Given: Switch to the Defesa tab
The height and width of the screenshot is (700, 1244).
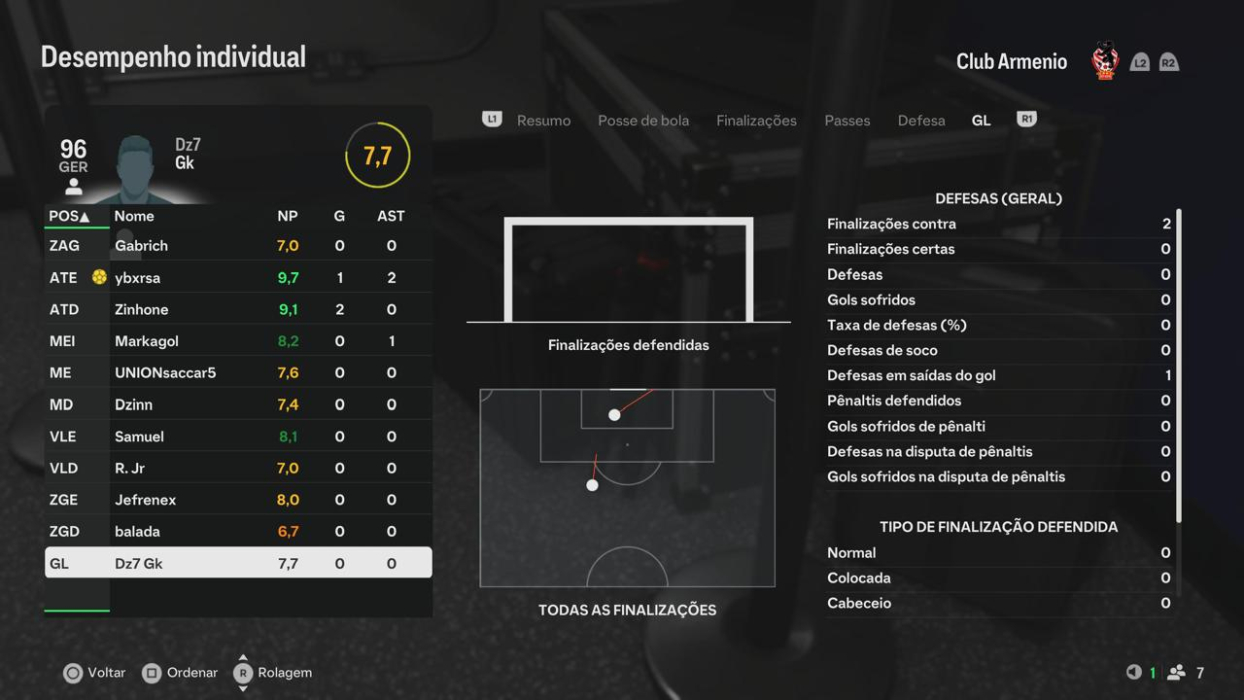Looking at the screenshot, I should click(x=921, y=121).
